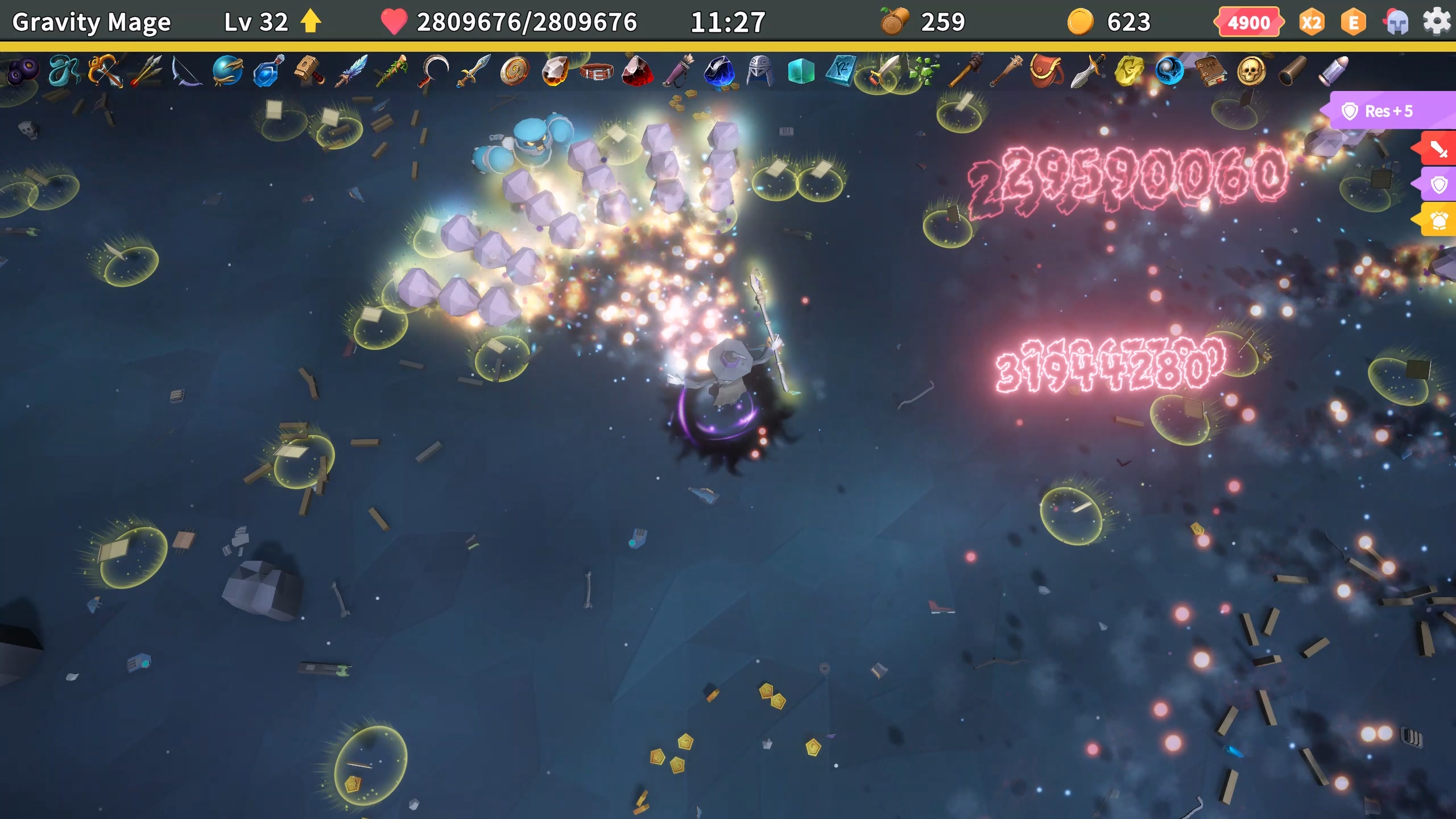This screenshot has height=819, width=1456.
Task: Click the yellow level-up arrow
Action: [x=311, y=22]
